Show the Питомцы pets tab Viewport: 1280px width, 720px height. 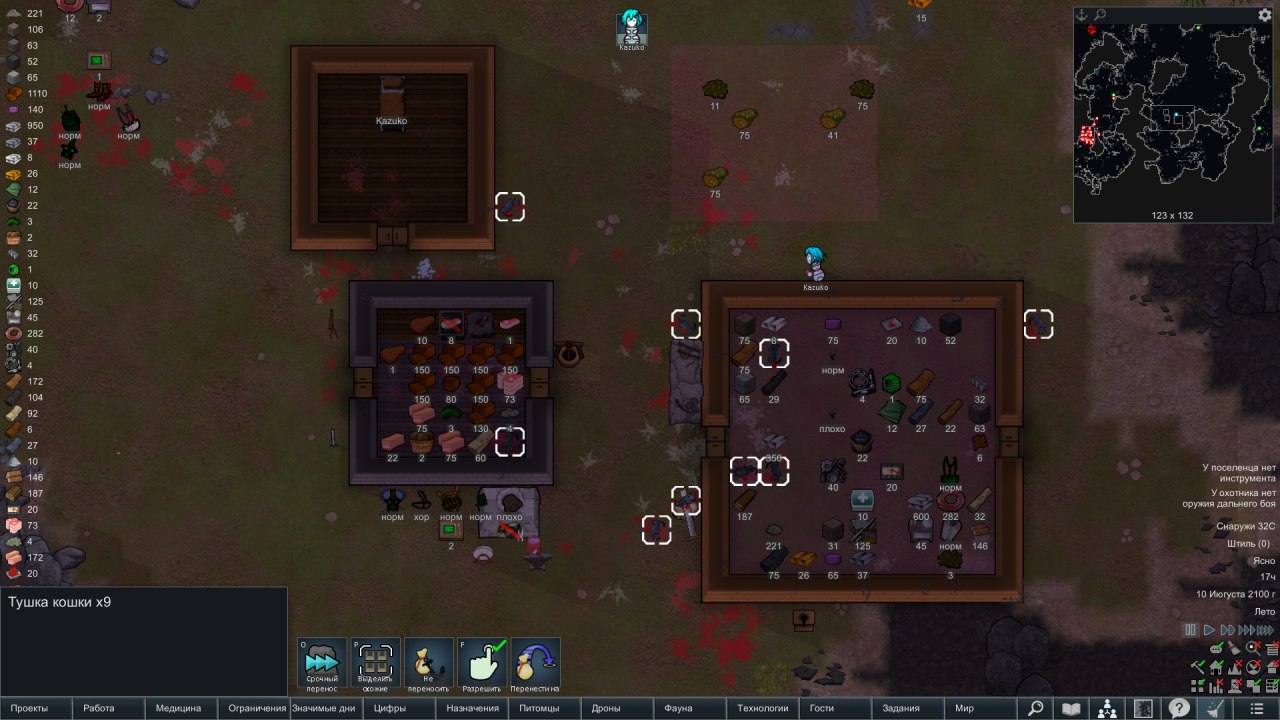click(540, 708)
